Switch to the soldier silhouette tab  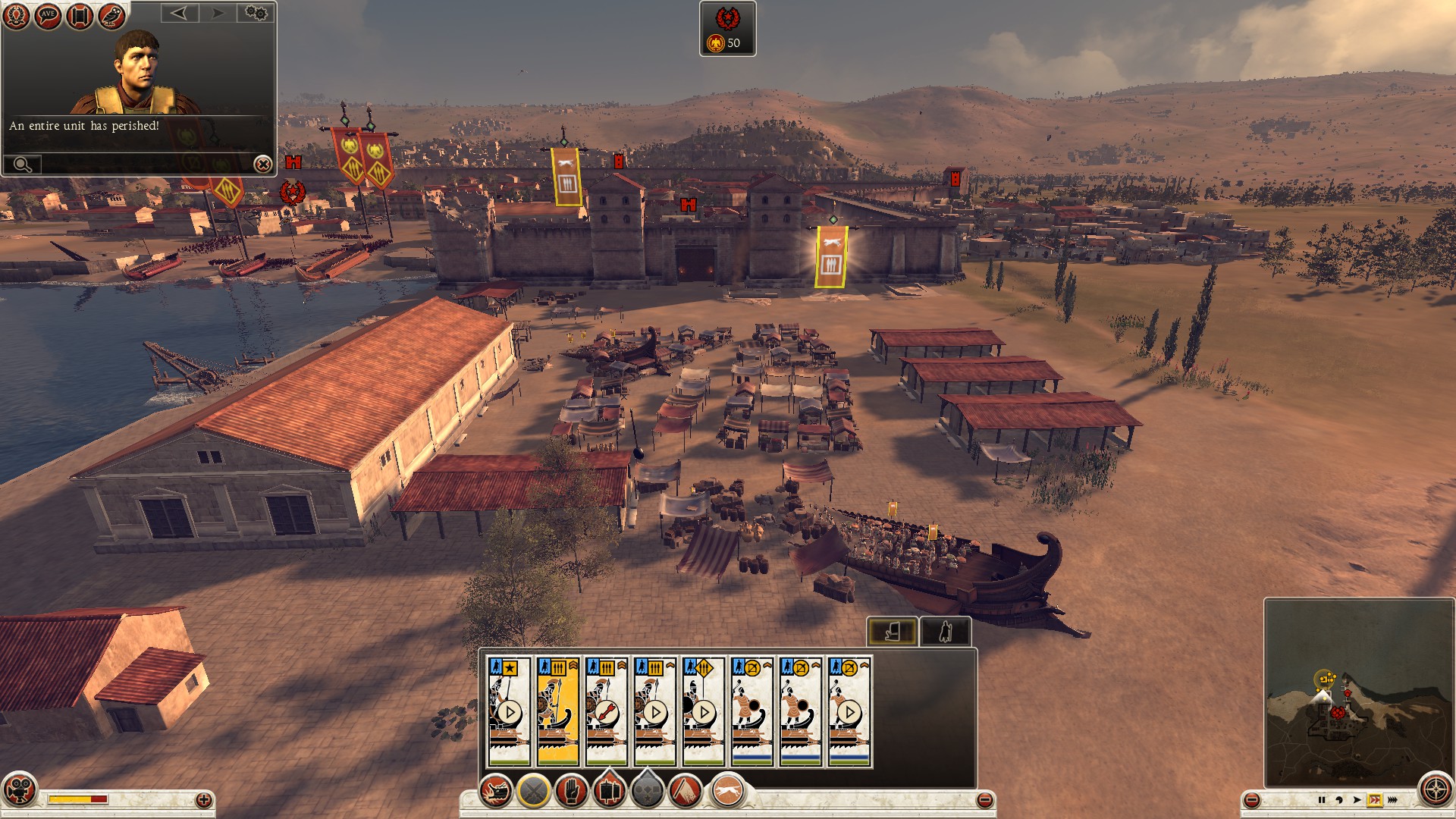click(x=945, y=631)
